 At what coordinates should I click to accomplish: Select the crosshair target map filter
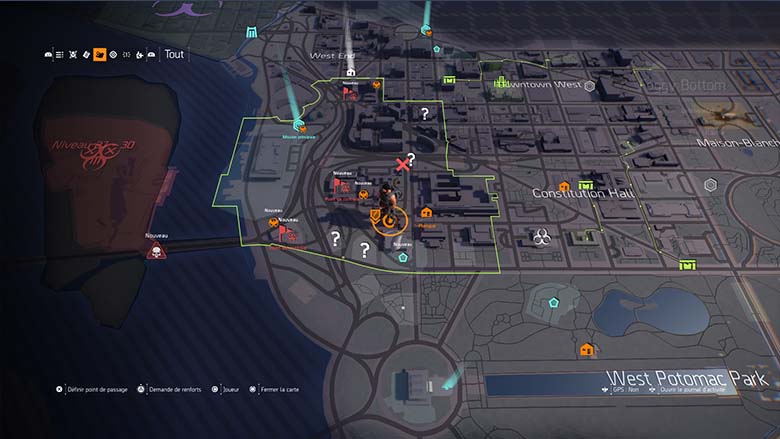(113, 54)
